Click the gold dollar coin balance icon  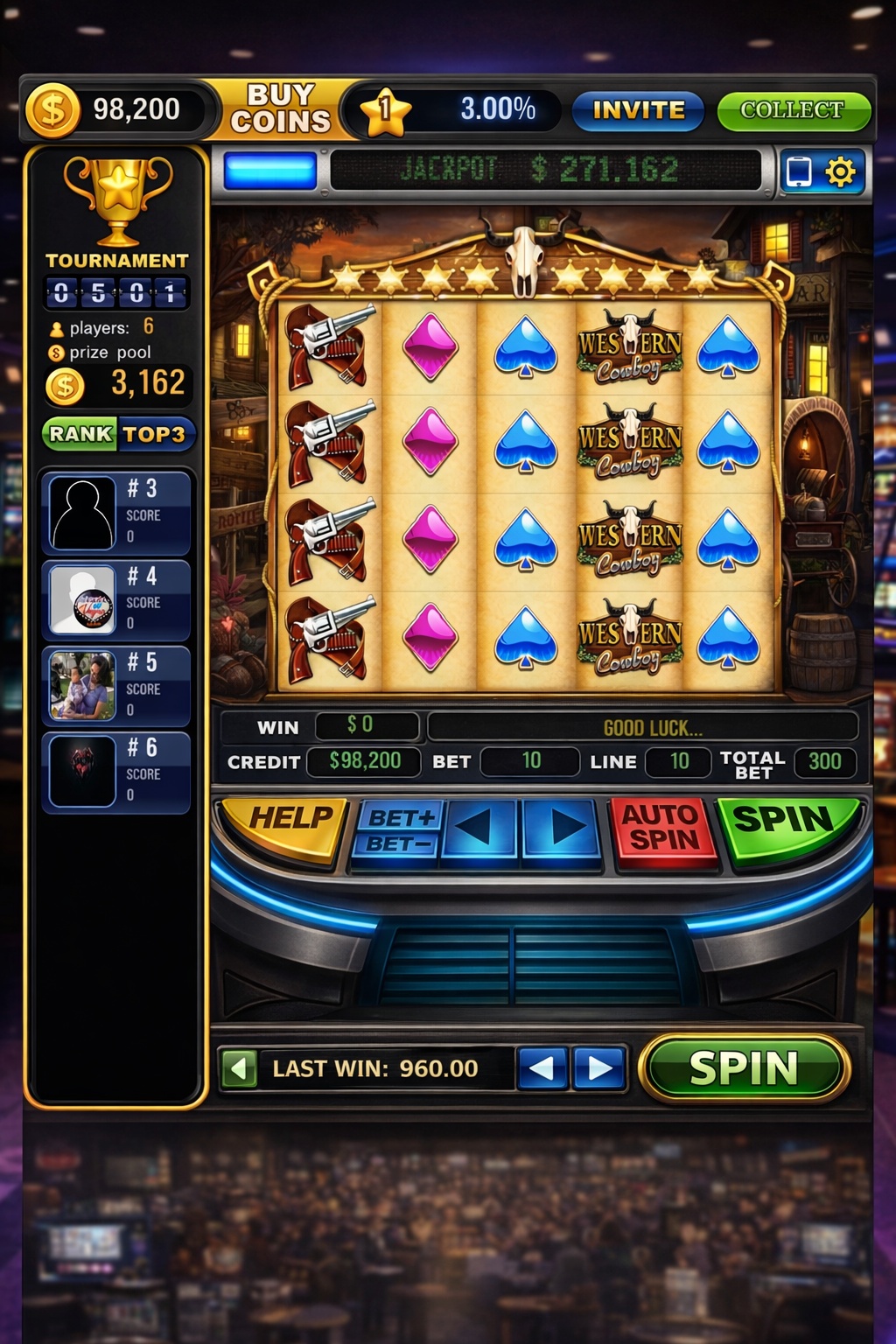point(52,110)
